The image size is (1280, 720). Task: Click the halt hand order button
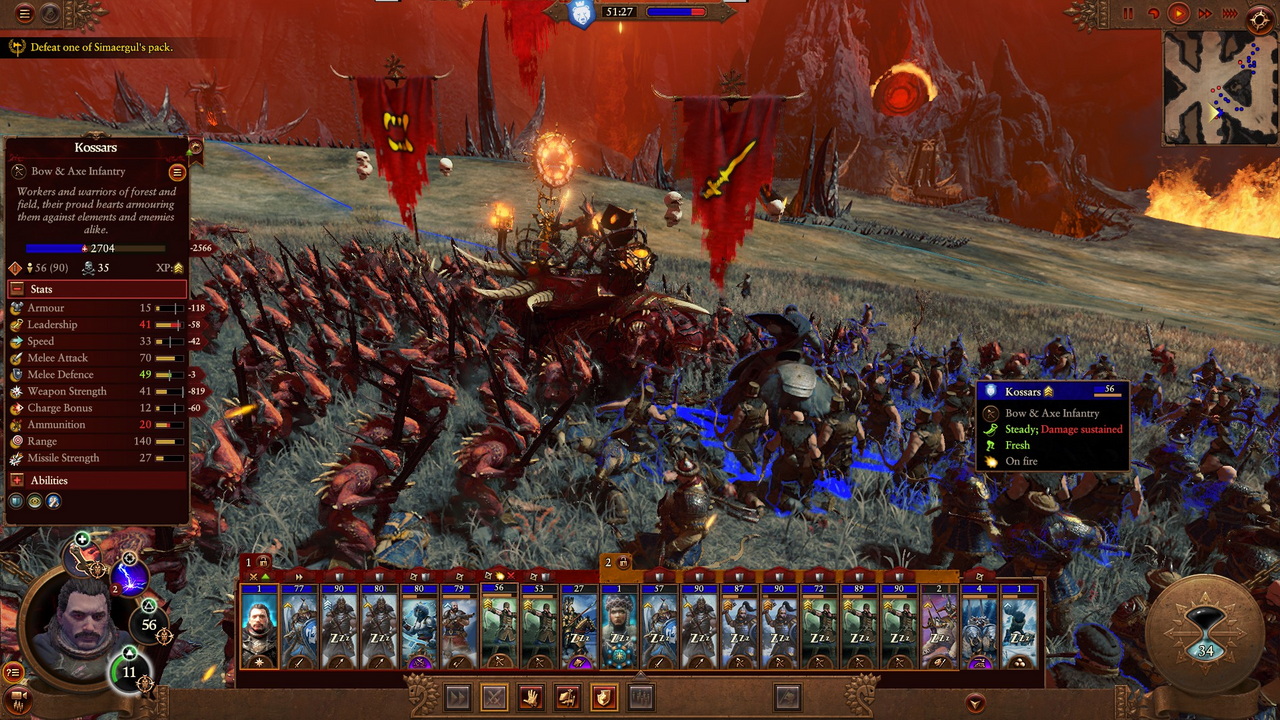(530, 697)
